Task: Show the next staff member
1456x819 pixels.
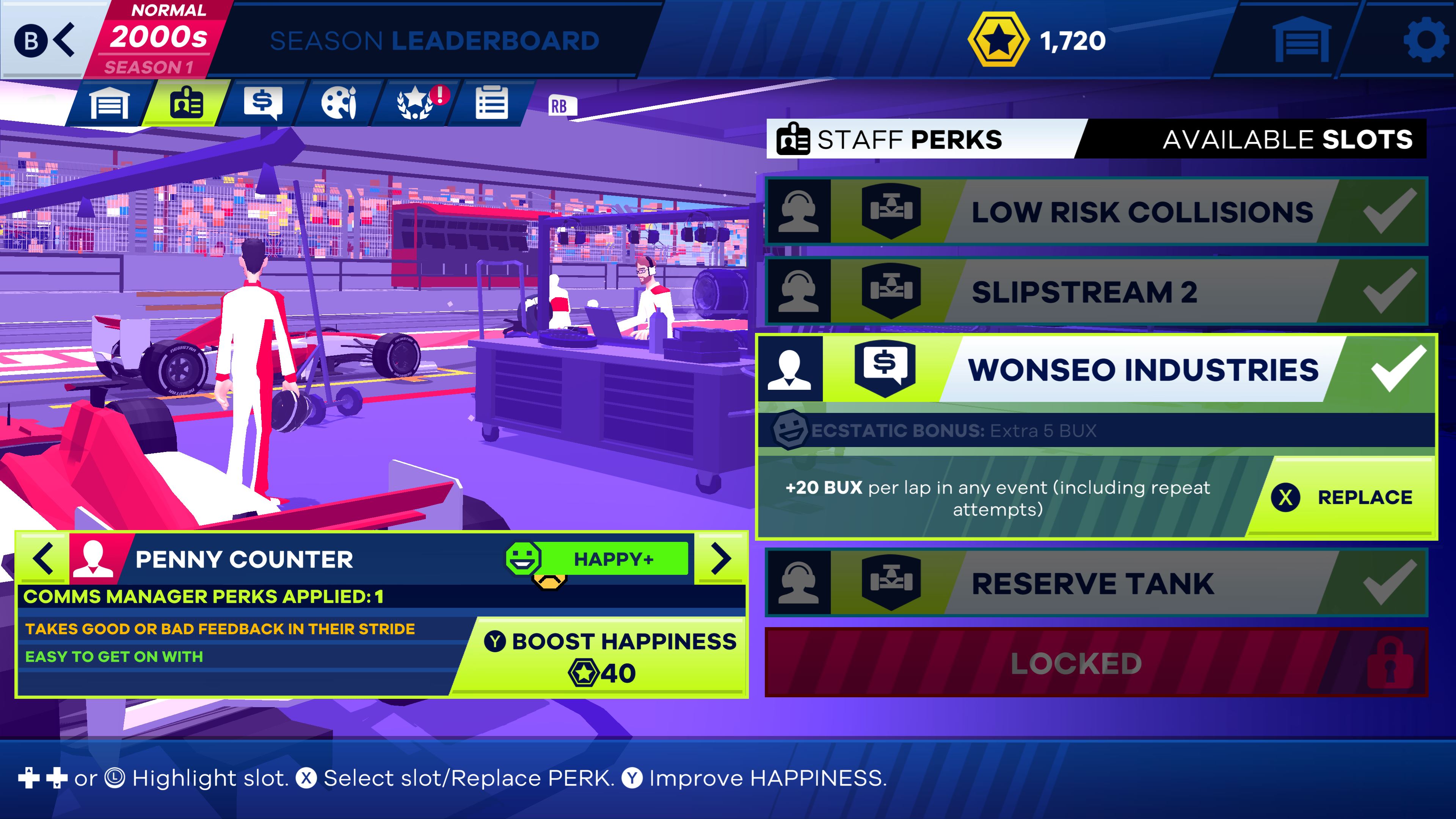Action: pos(721,559)
